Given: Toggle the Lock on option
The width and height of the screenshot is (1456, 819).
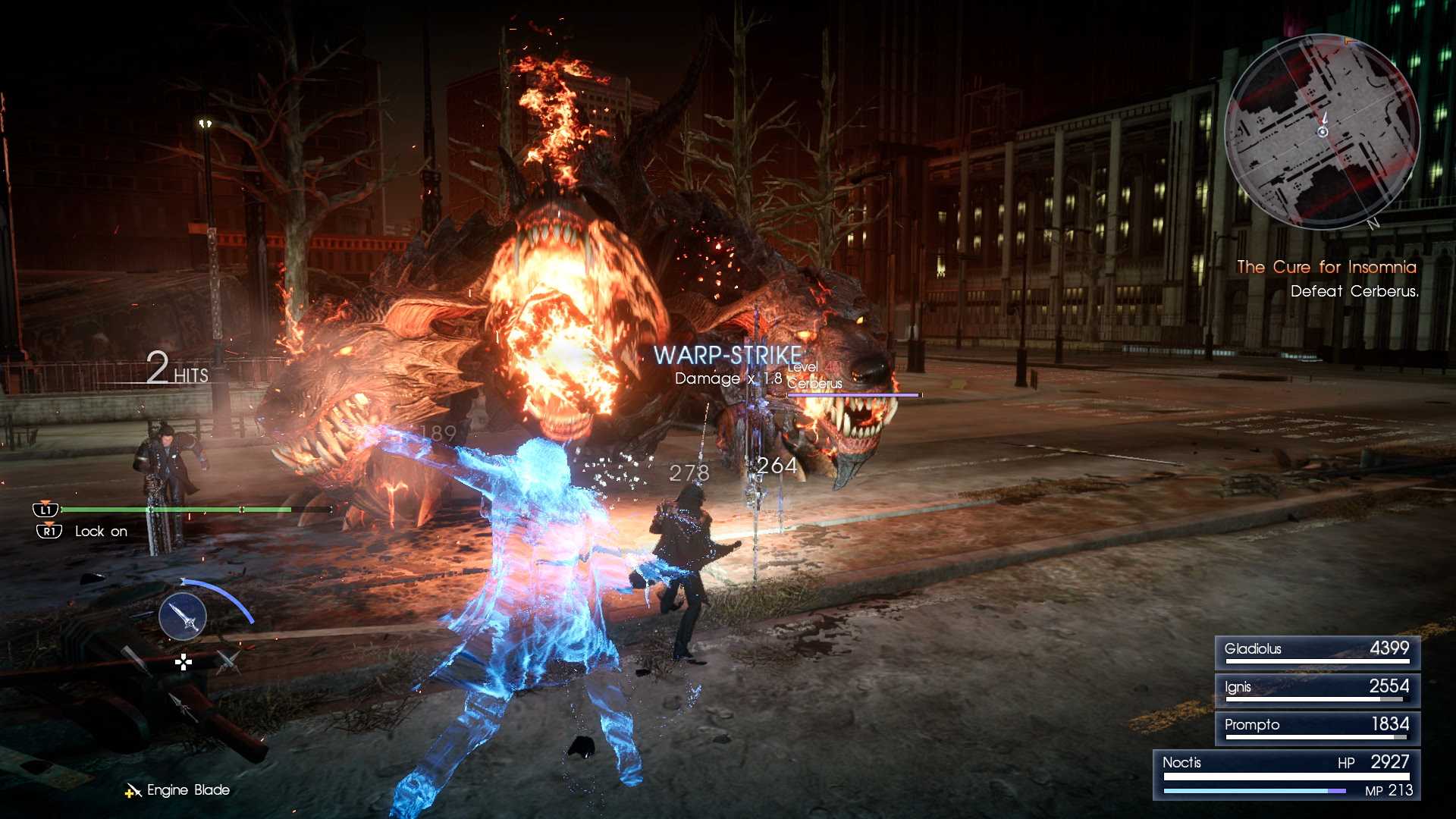Looking at the screenshot, I should (99, 531).
